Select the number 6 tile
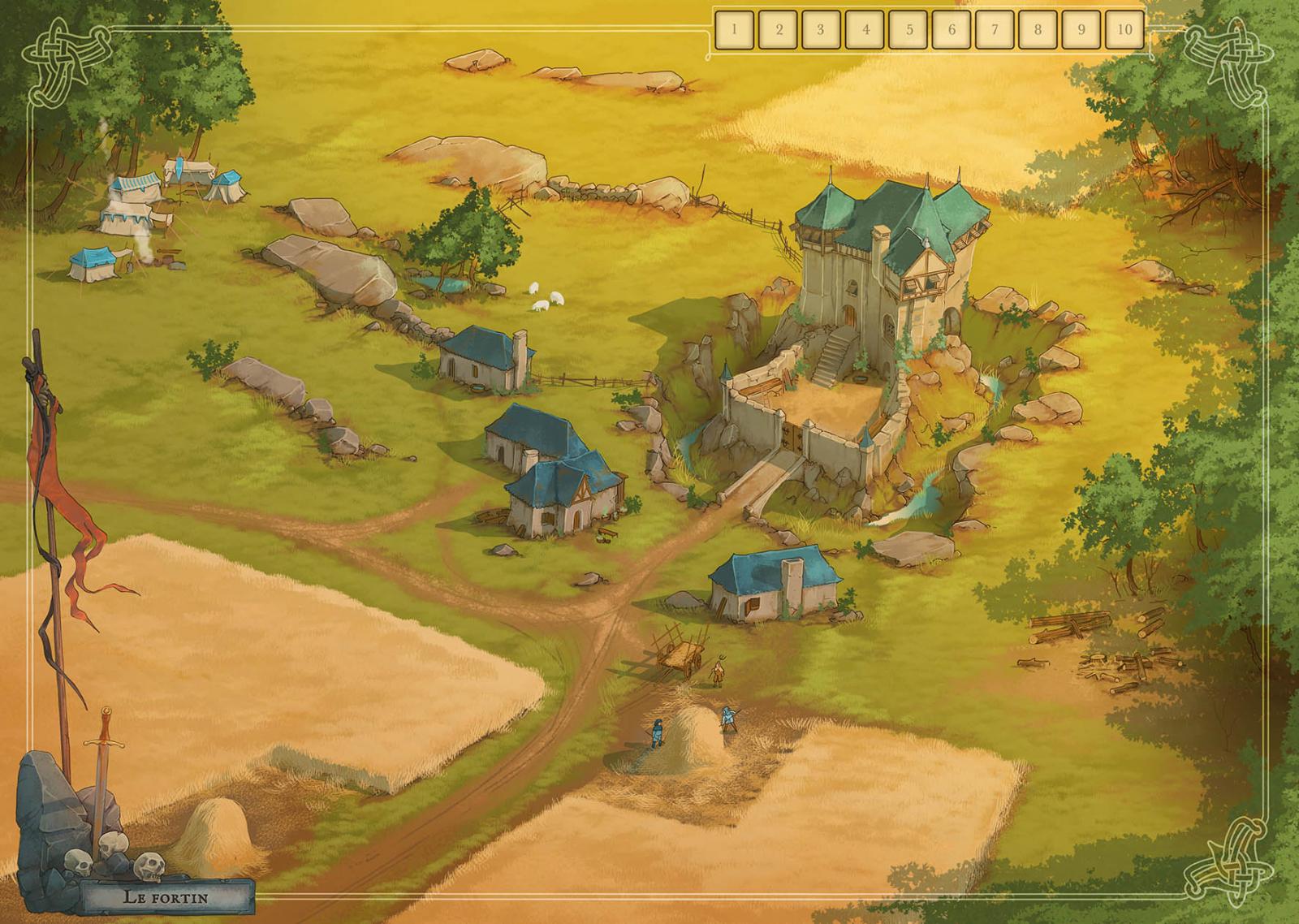Viewport: 1299px width, 924px height. click(x=952, y=30)
